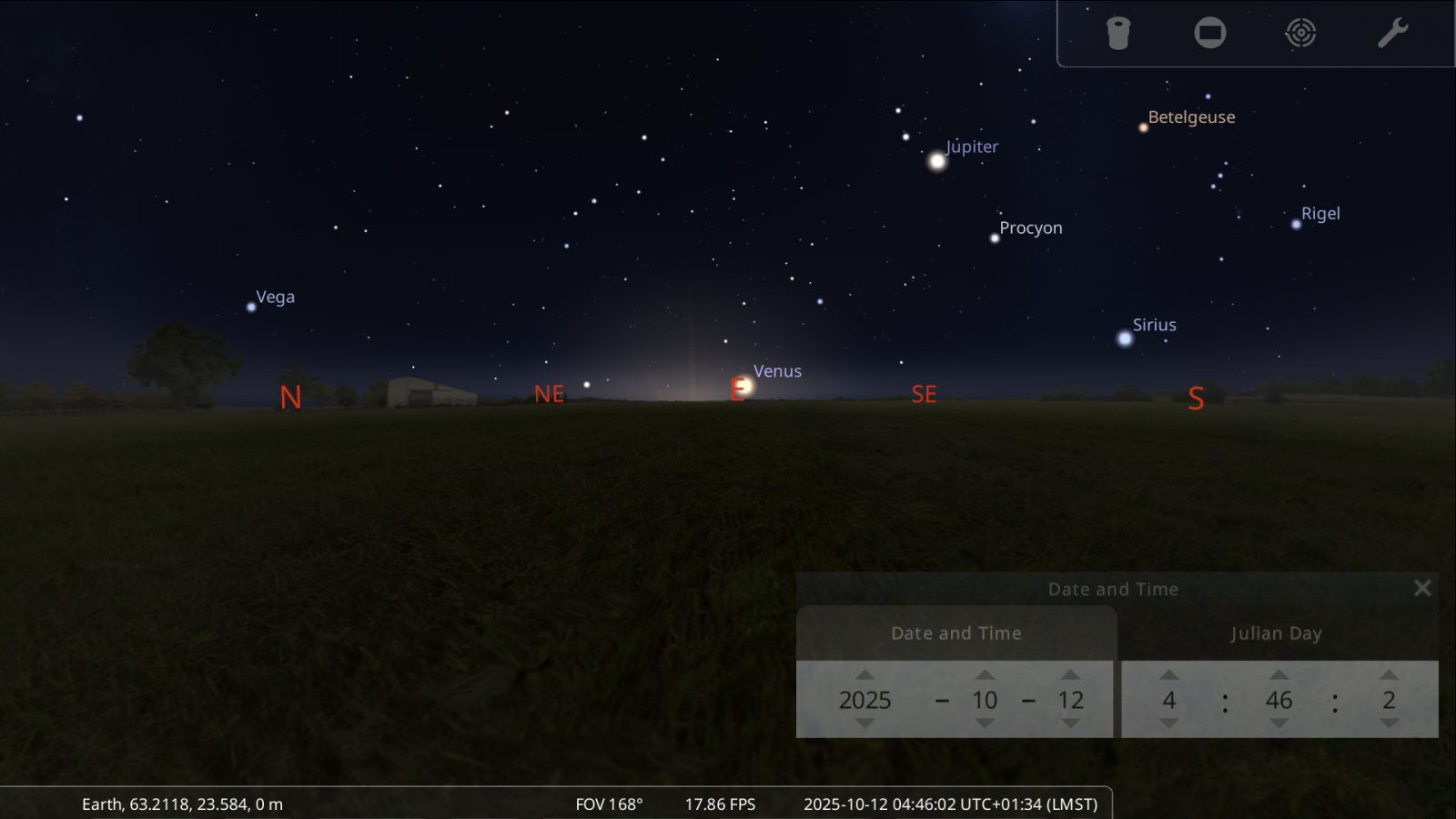Click the crosshair search target icon

(1300, 32)
